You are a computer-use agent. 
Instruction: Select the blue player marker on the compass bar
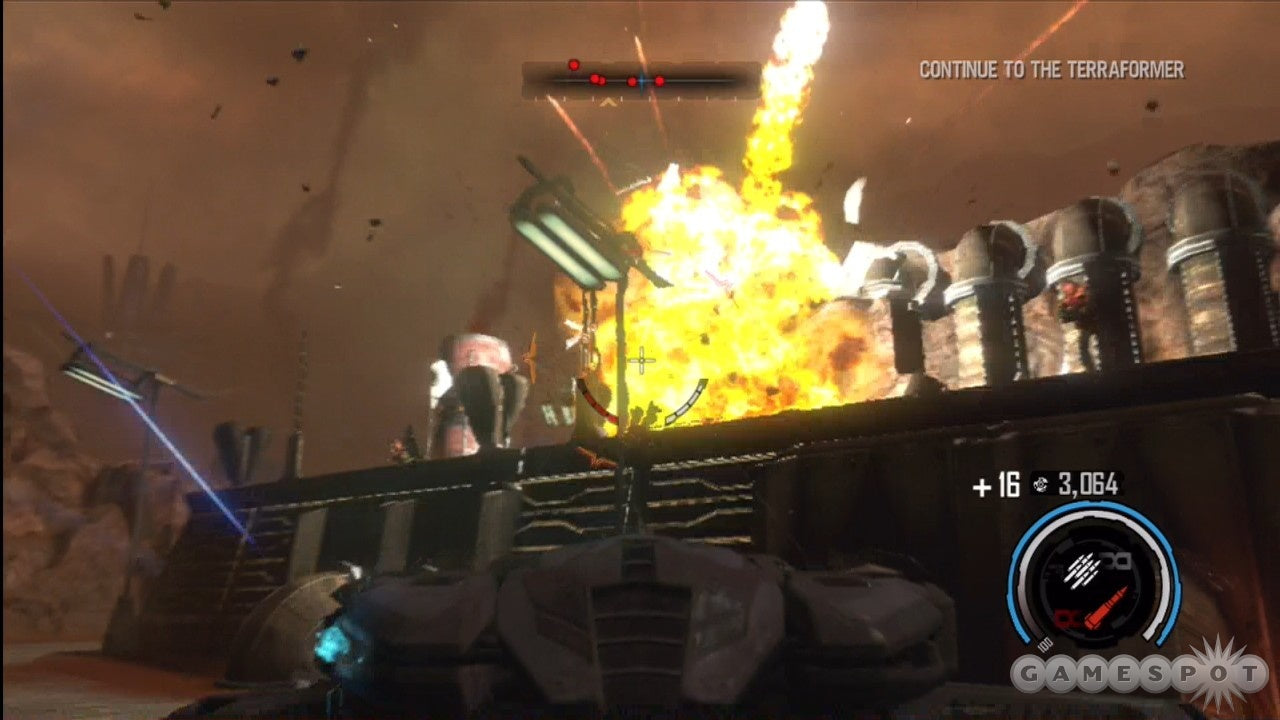point(642,81)
